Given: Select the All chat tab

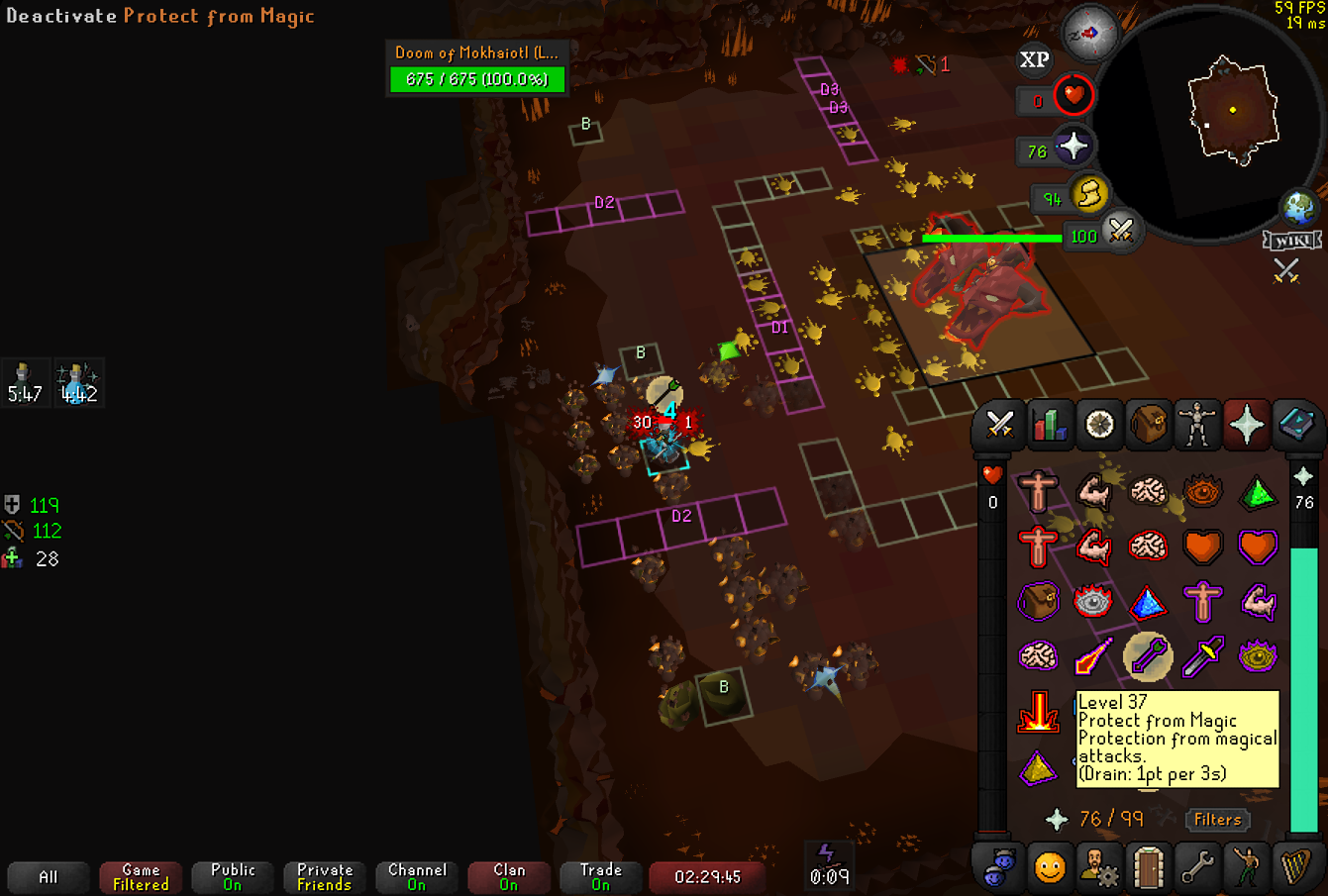Looking at the screenshot, I should coord(48,877).
